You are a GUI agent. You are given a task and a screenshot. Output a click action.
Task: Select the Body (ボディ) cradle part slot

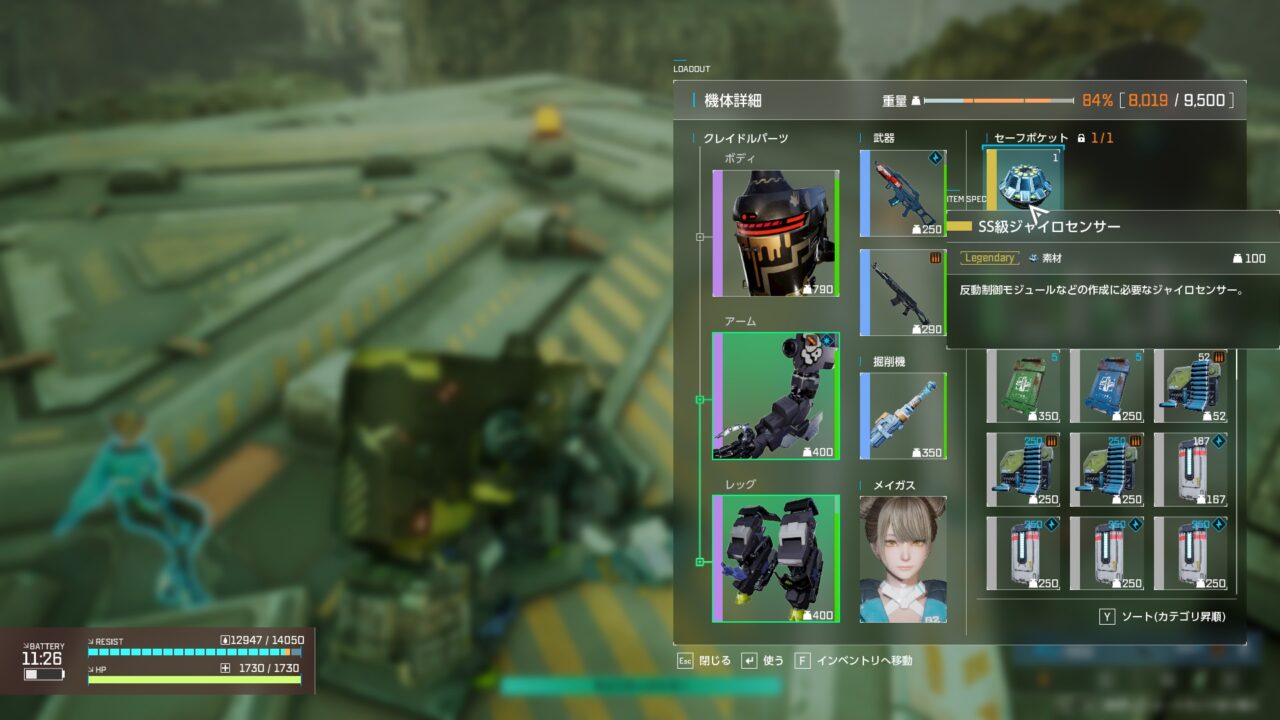coord(776,234)
